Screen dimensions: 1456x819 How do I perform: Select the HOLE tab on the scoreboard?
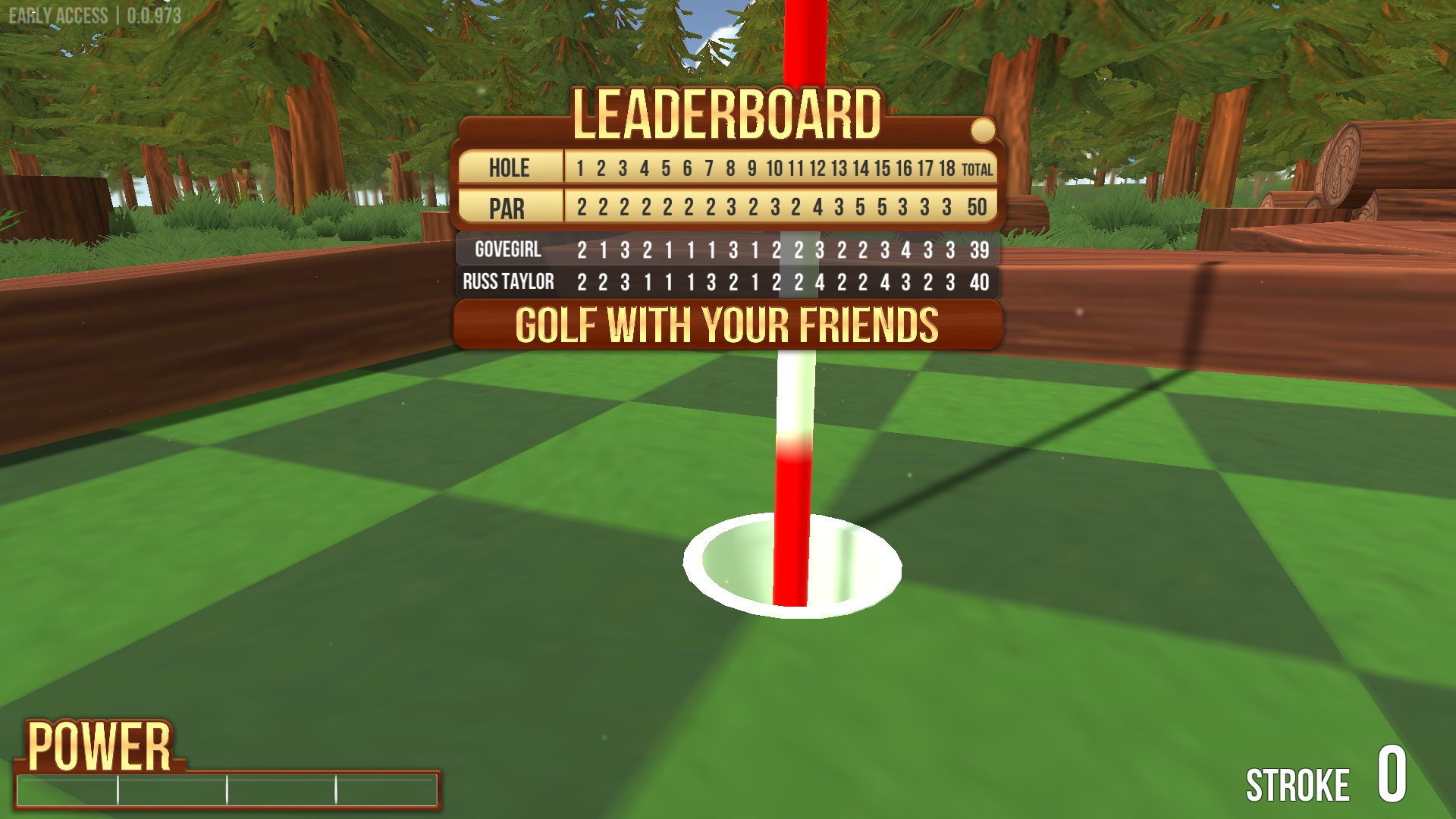click(x=510, y=168)
